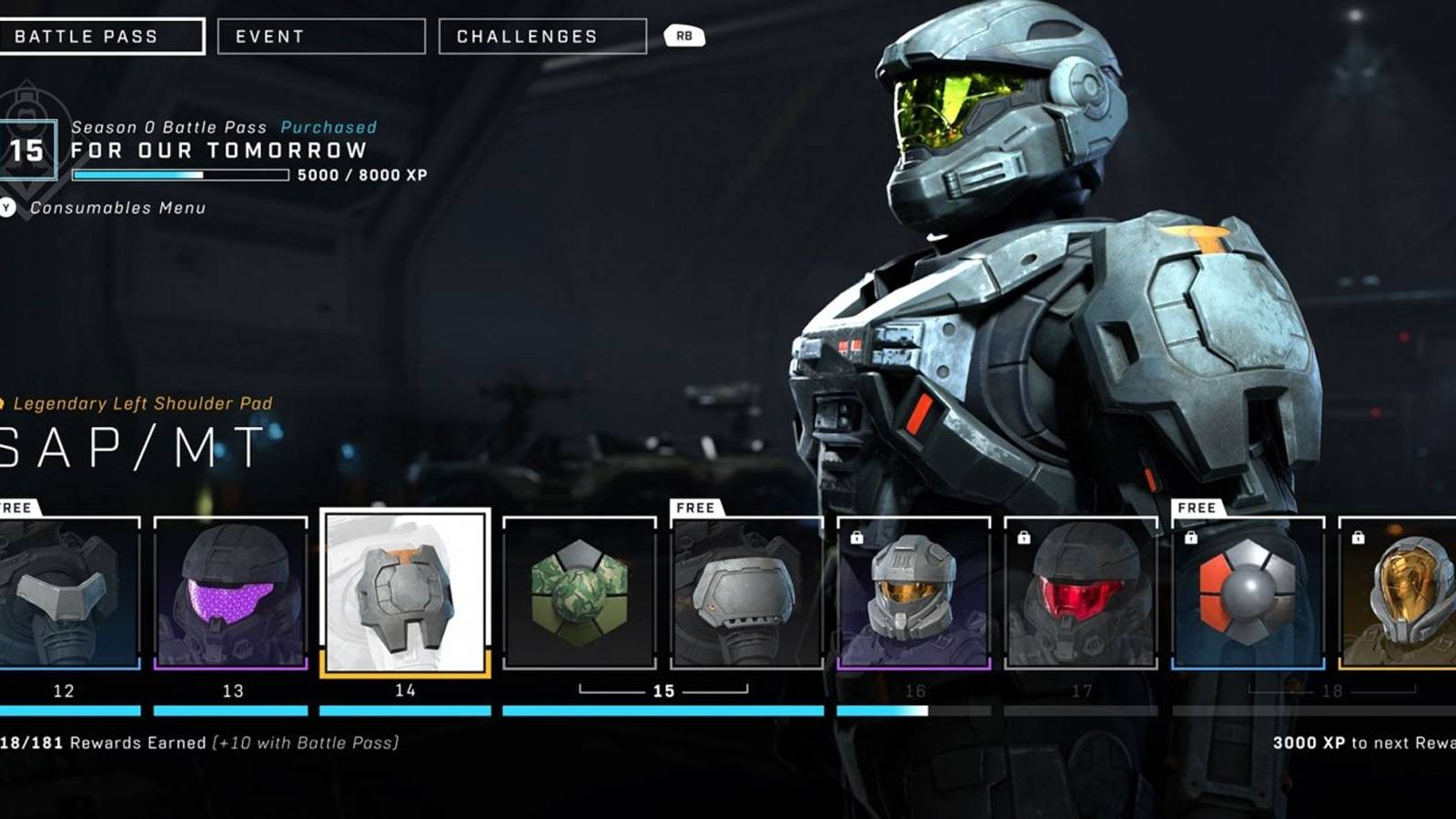1456x819 pixels.
Task: Click the RB bumper prompt
Action: click(x=683, y=35)
